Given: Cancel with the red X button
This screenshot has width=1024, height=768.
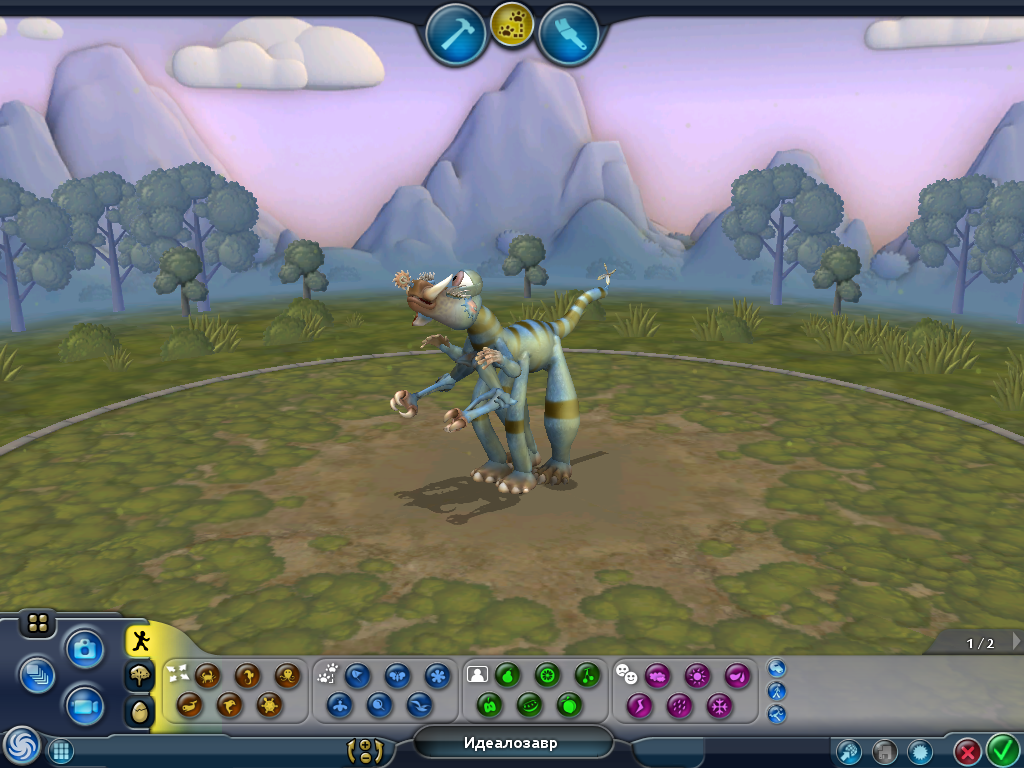Looking at the screenshot, I should [x=967, y=750].
